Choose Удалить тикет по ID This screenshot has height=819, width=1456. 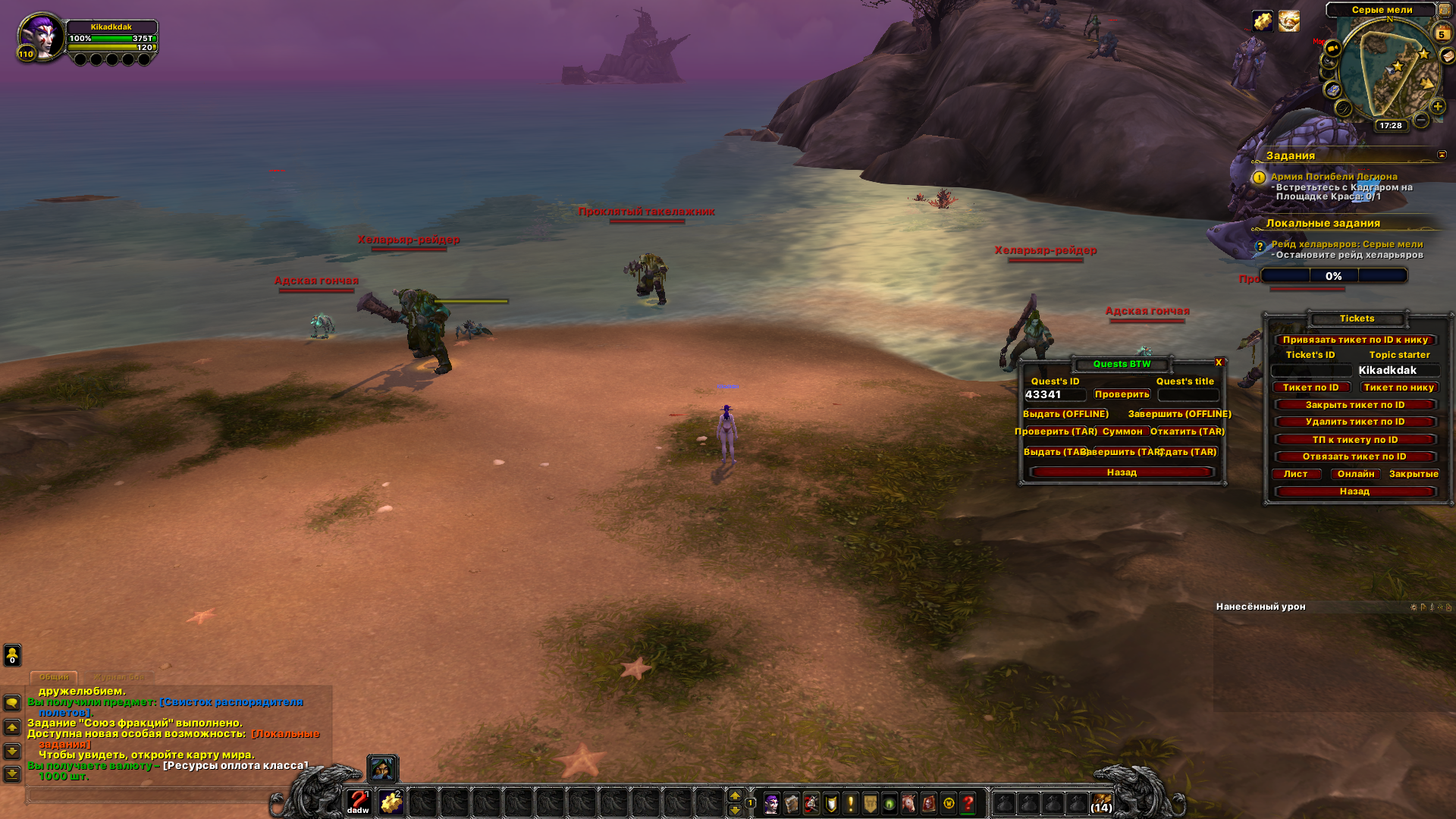pyautogui.click(x=1355, y=422)
